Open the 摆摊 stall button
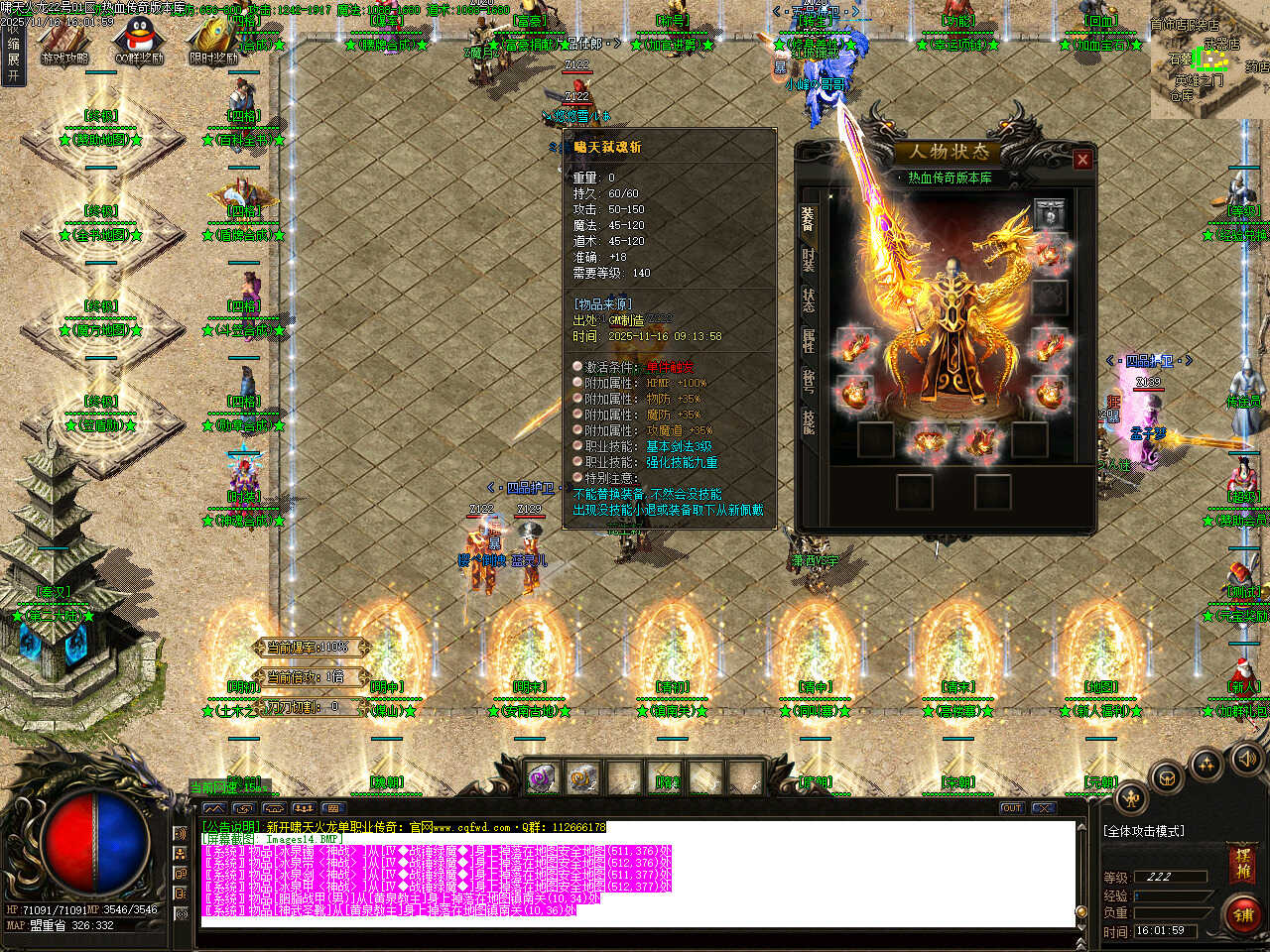Screen dimensions: 1270x952 pos(1243,862)
